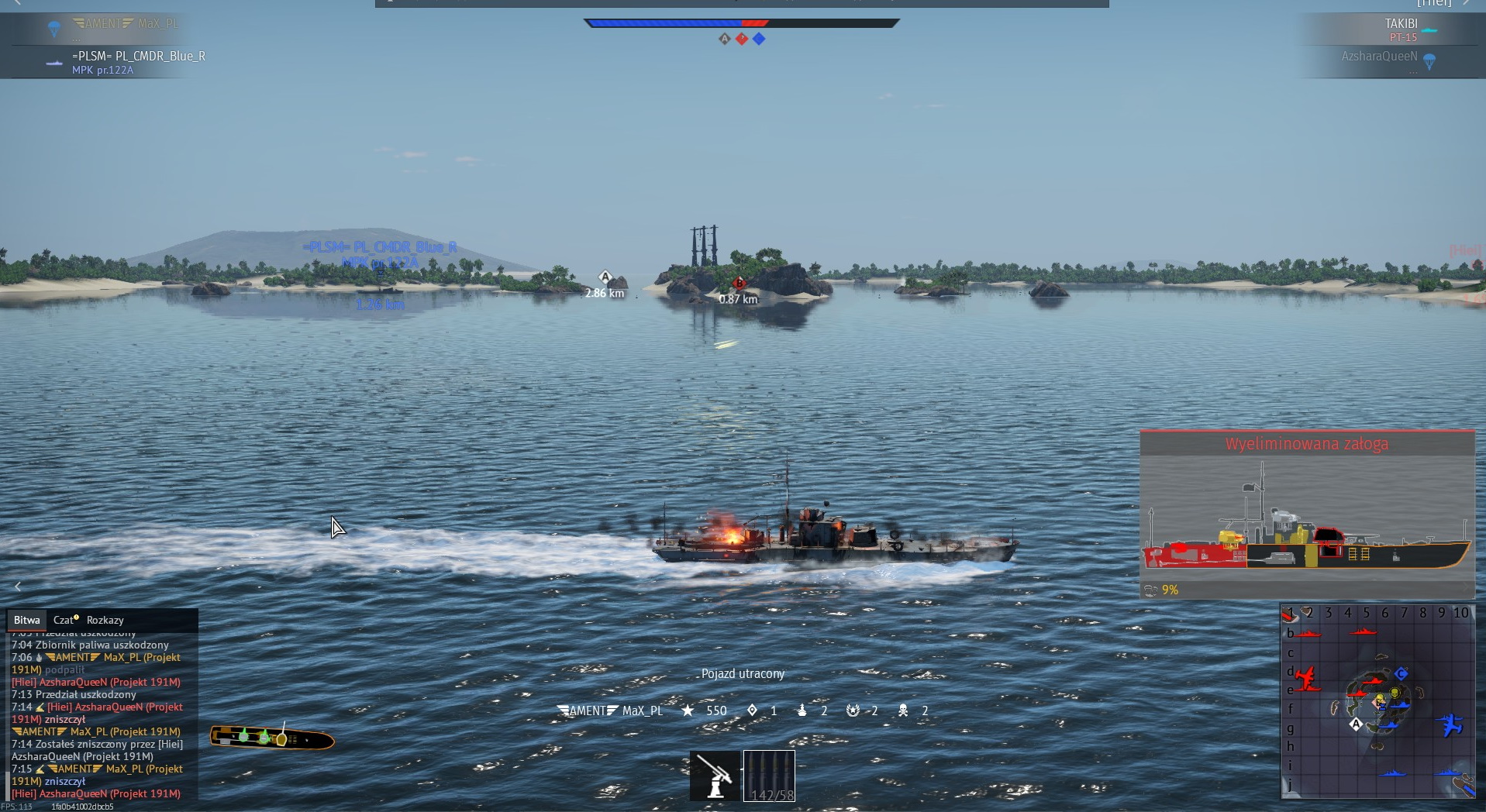Collapse the chat panel with the arrow
This screenshot has height=812, width=1486.
pyautogui.click(x=18, y=587)
